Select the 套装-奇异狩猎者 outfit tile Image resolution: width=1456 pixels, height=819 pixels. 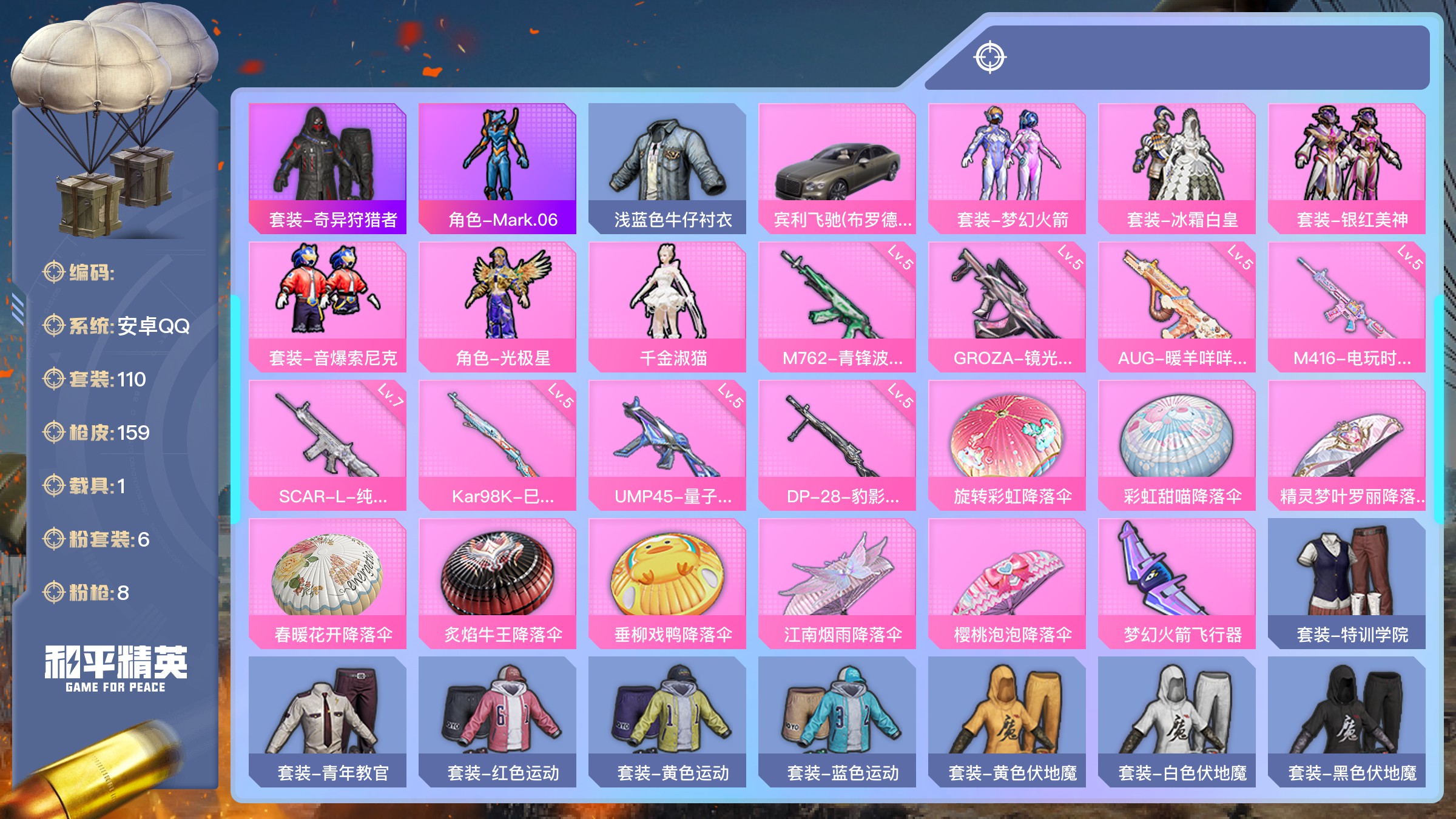[x=328, y=168]
